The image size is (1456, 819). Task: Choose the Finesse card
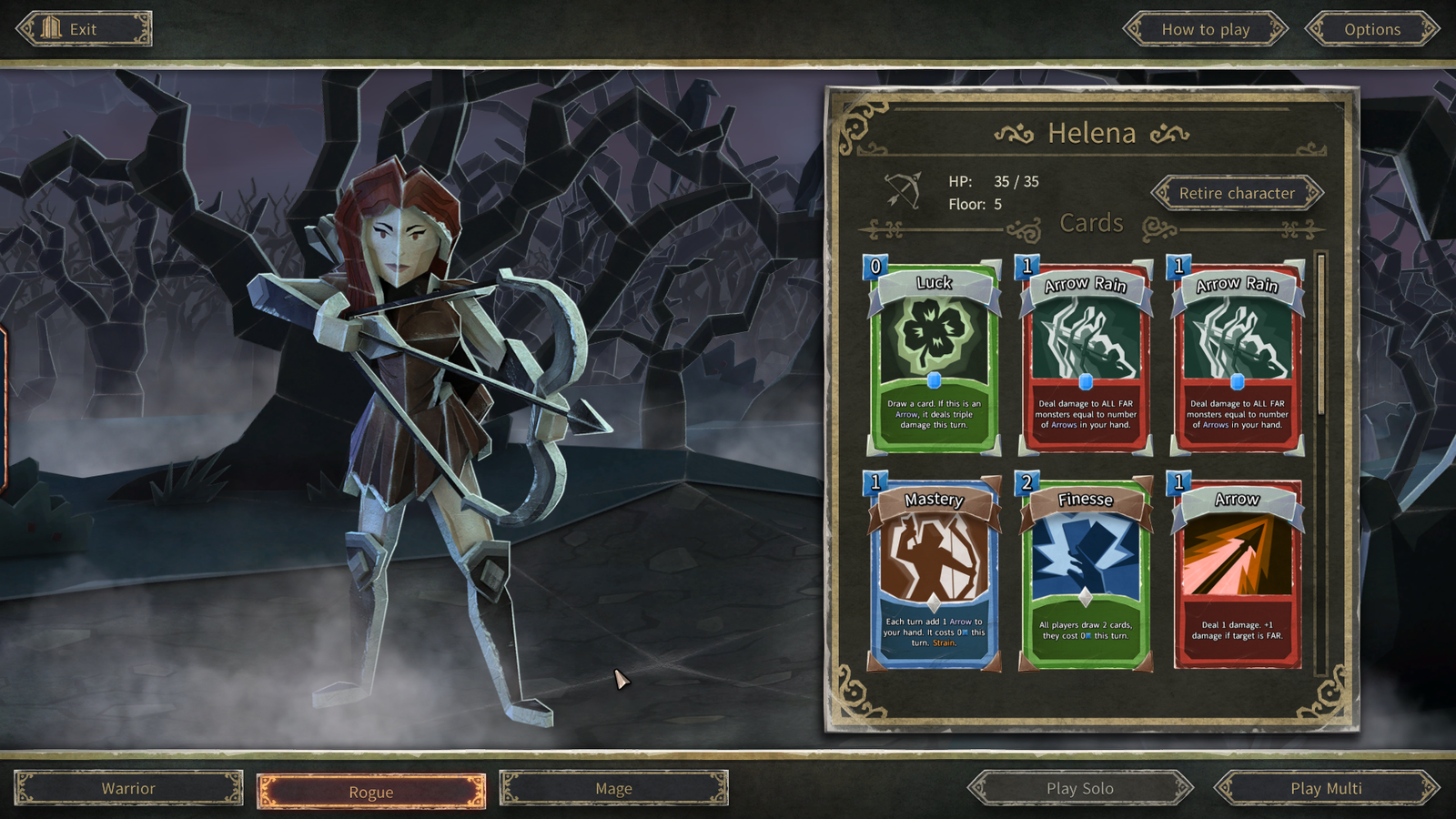click(x=1085, y=573)
